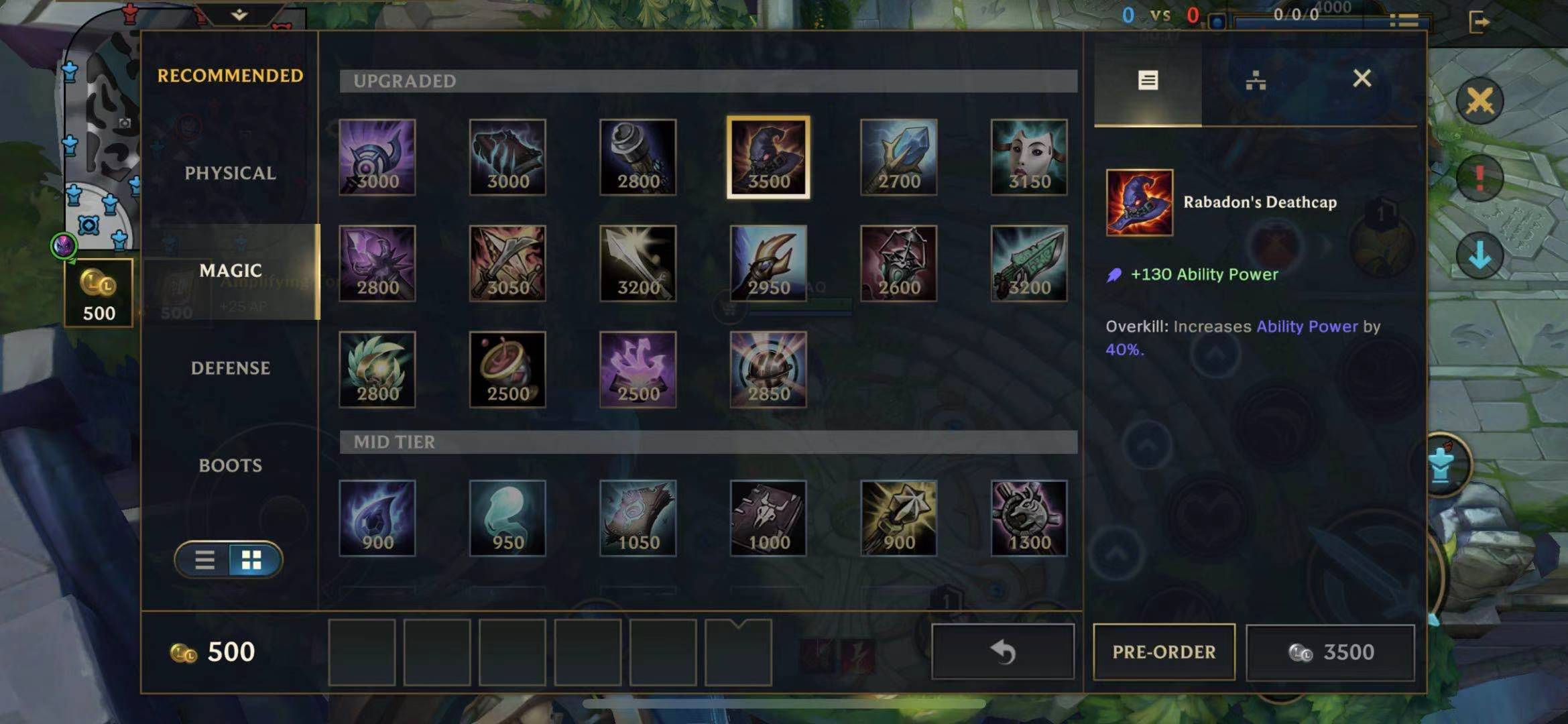
Task: Switch to the Physical items category
Action: pyautogui.click(x=230, y=173)
